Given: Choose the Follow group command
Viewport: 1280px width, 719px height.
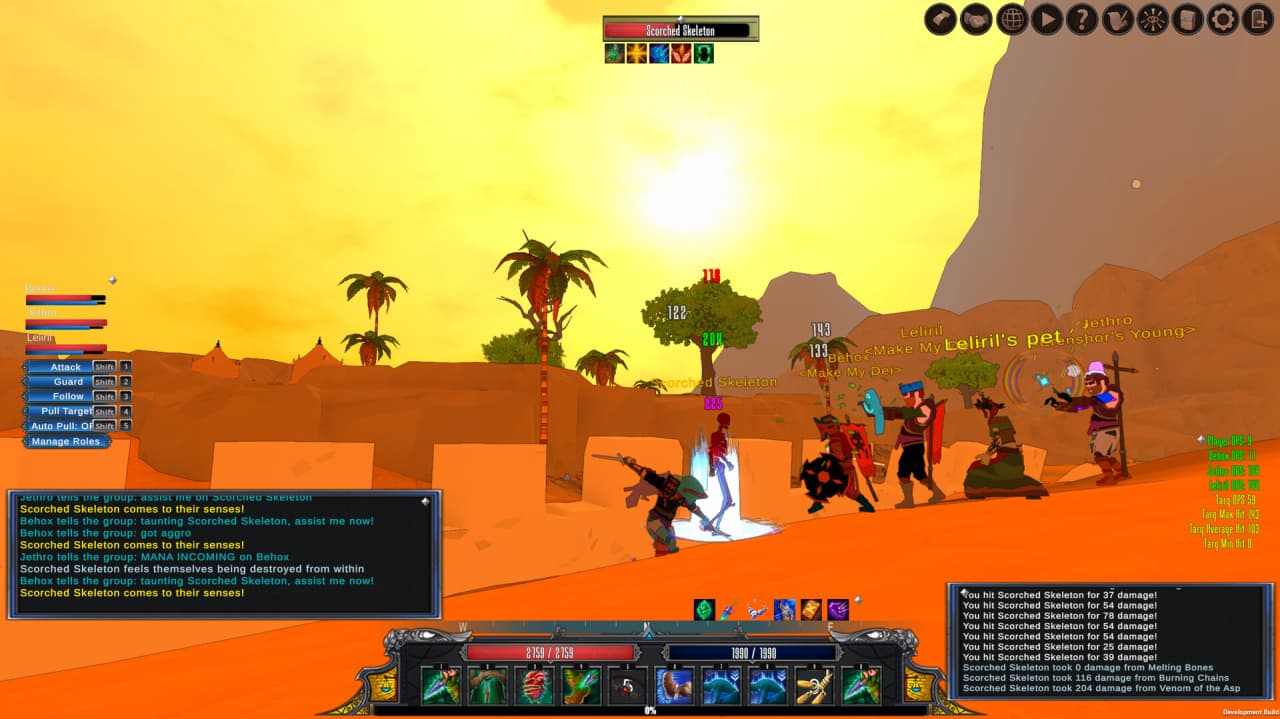Looking at the screenshot, I should (68, 396).
